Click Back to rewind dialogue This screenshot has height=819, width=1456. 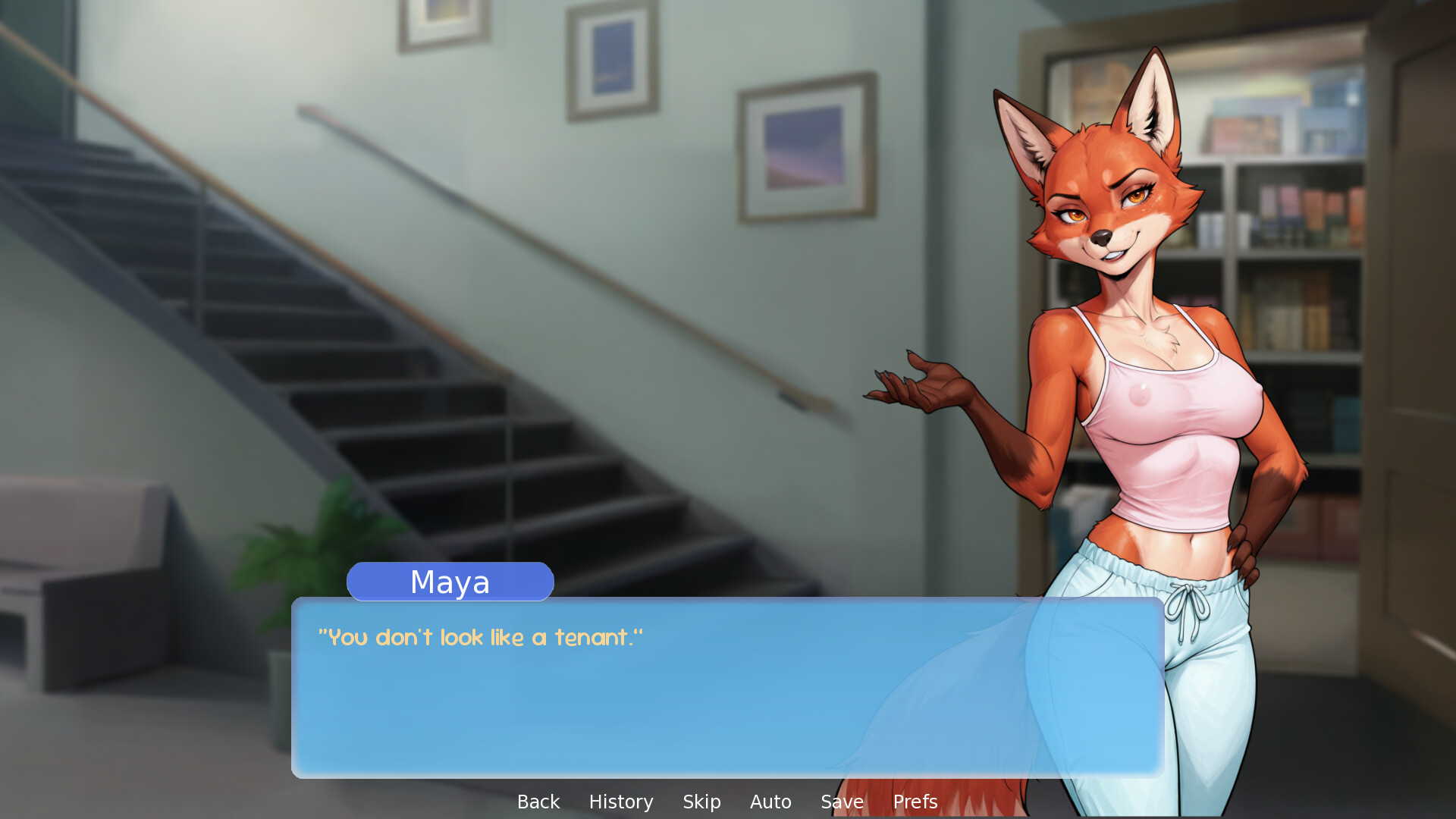(x=538, y=802)
